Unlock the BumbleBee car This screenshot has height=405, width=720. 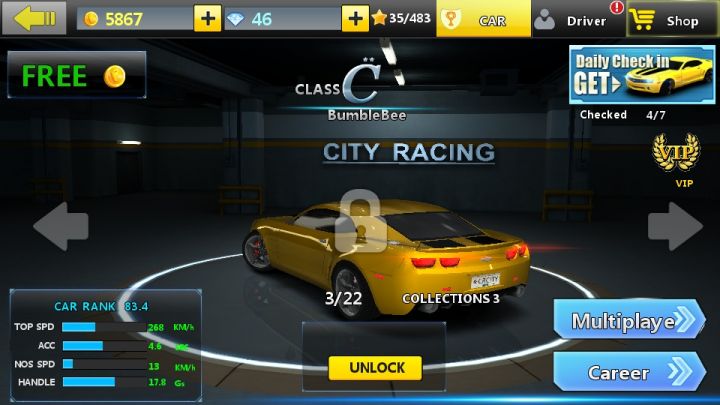tap(376, 367)
